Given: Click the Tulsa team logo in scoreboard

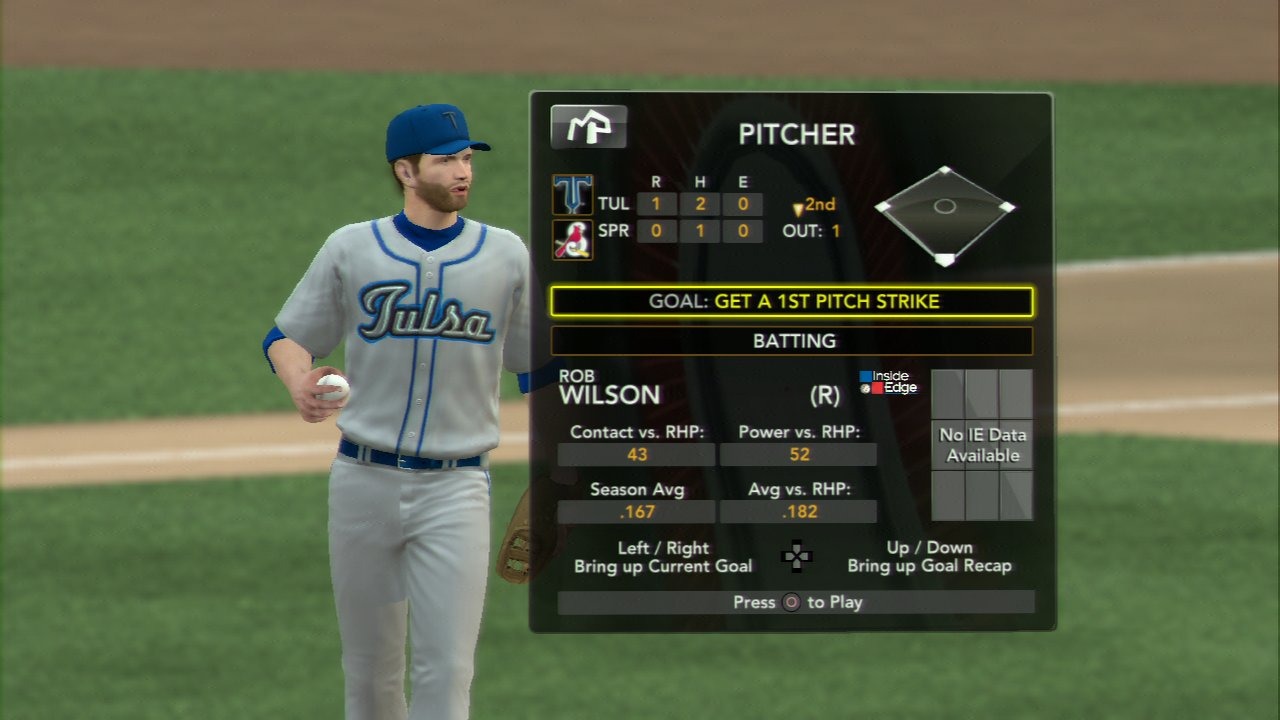Looking at the screenshot, I should [573, 195].
